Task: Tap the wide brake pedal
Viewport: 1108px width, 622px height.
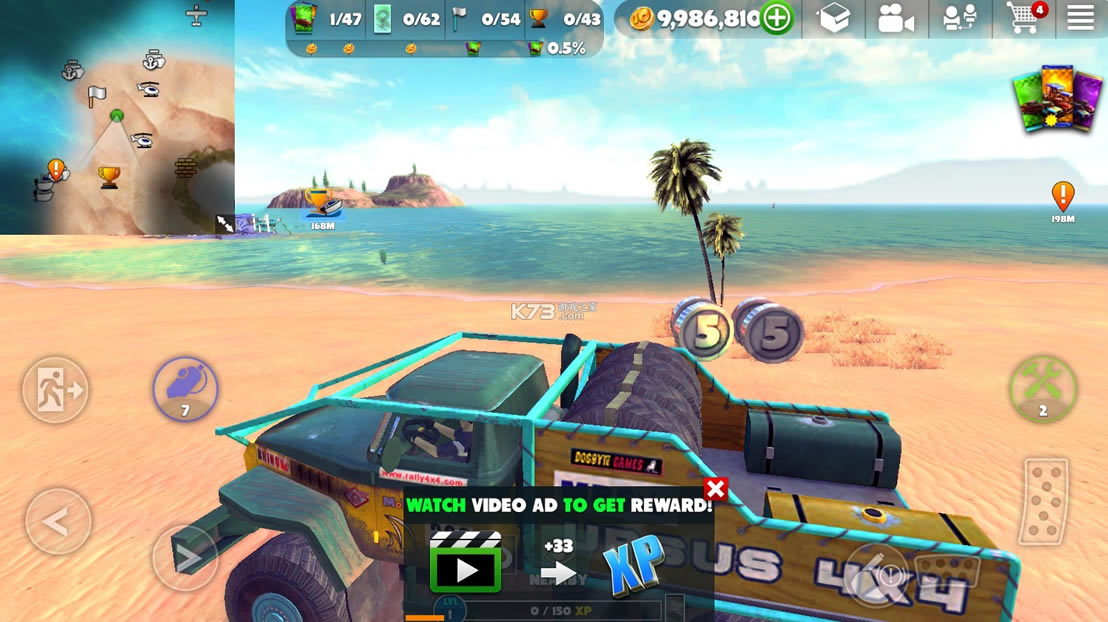Action: click(x=944, y=574)
